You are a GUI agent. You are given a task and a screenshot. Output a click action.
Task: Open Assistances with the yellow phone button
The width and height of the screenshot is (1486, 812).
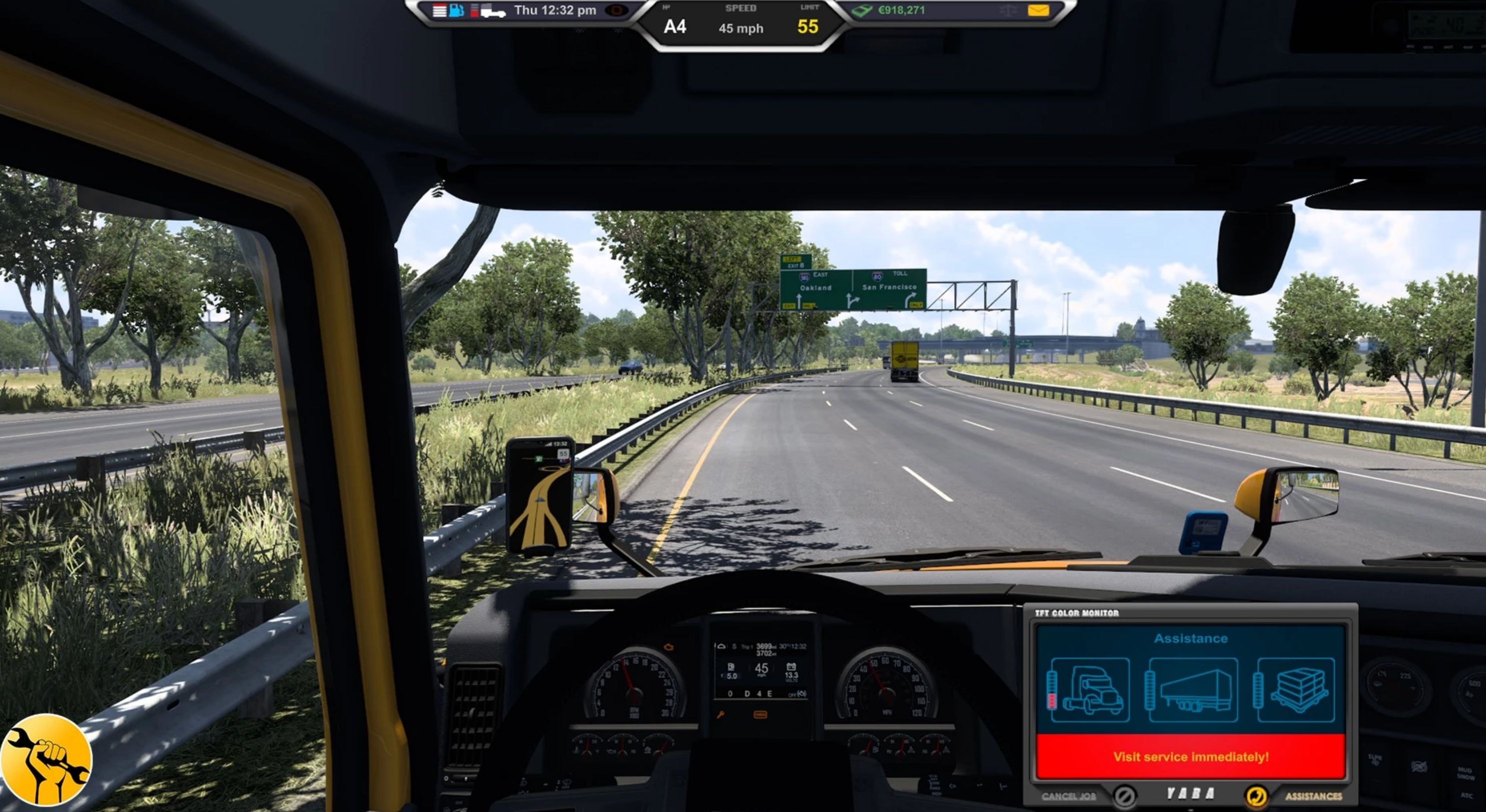(x=1256, y=796)
